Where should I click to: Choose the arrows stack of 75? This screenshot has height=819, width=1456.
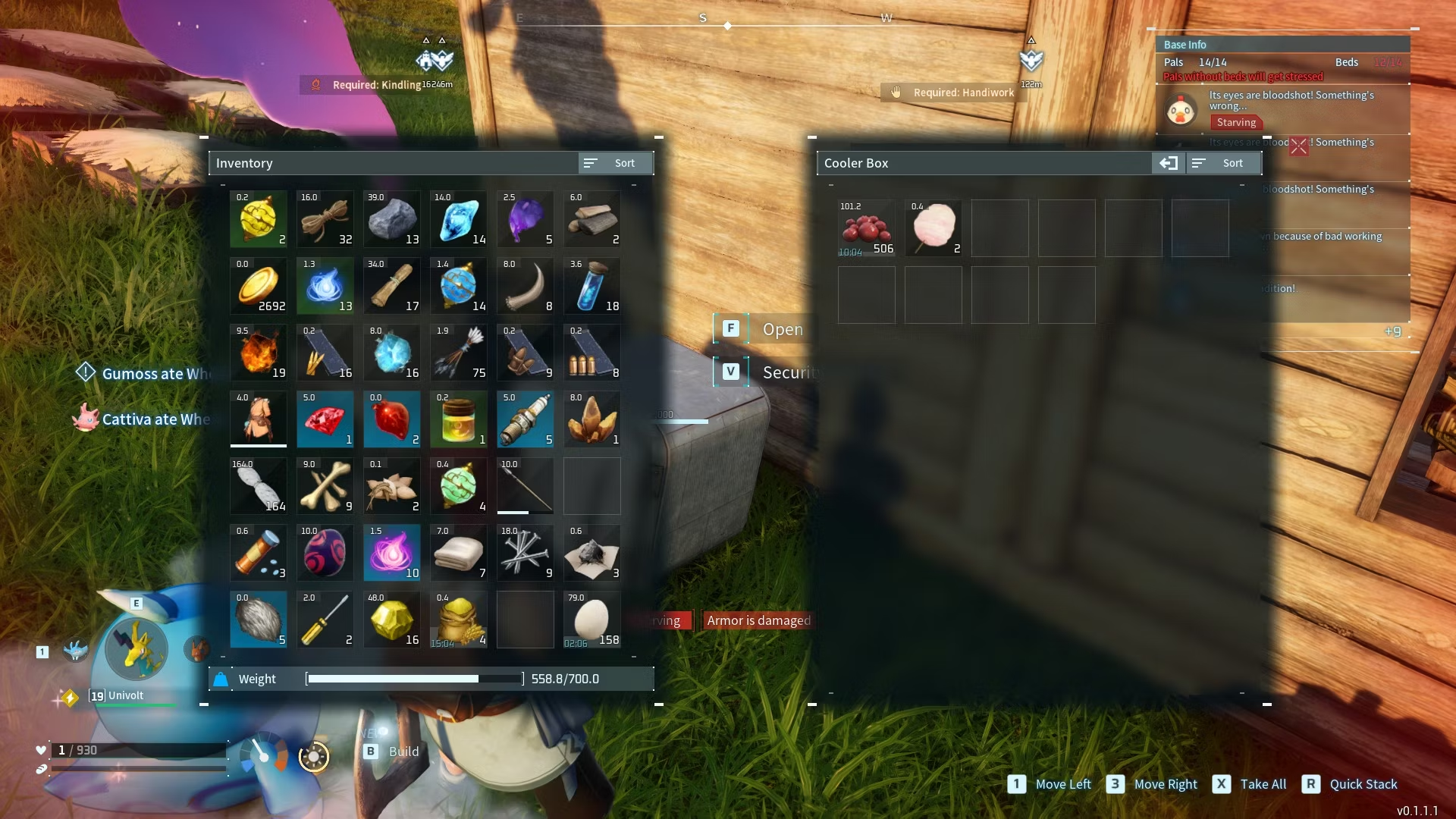click(x=458, y=353)
